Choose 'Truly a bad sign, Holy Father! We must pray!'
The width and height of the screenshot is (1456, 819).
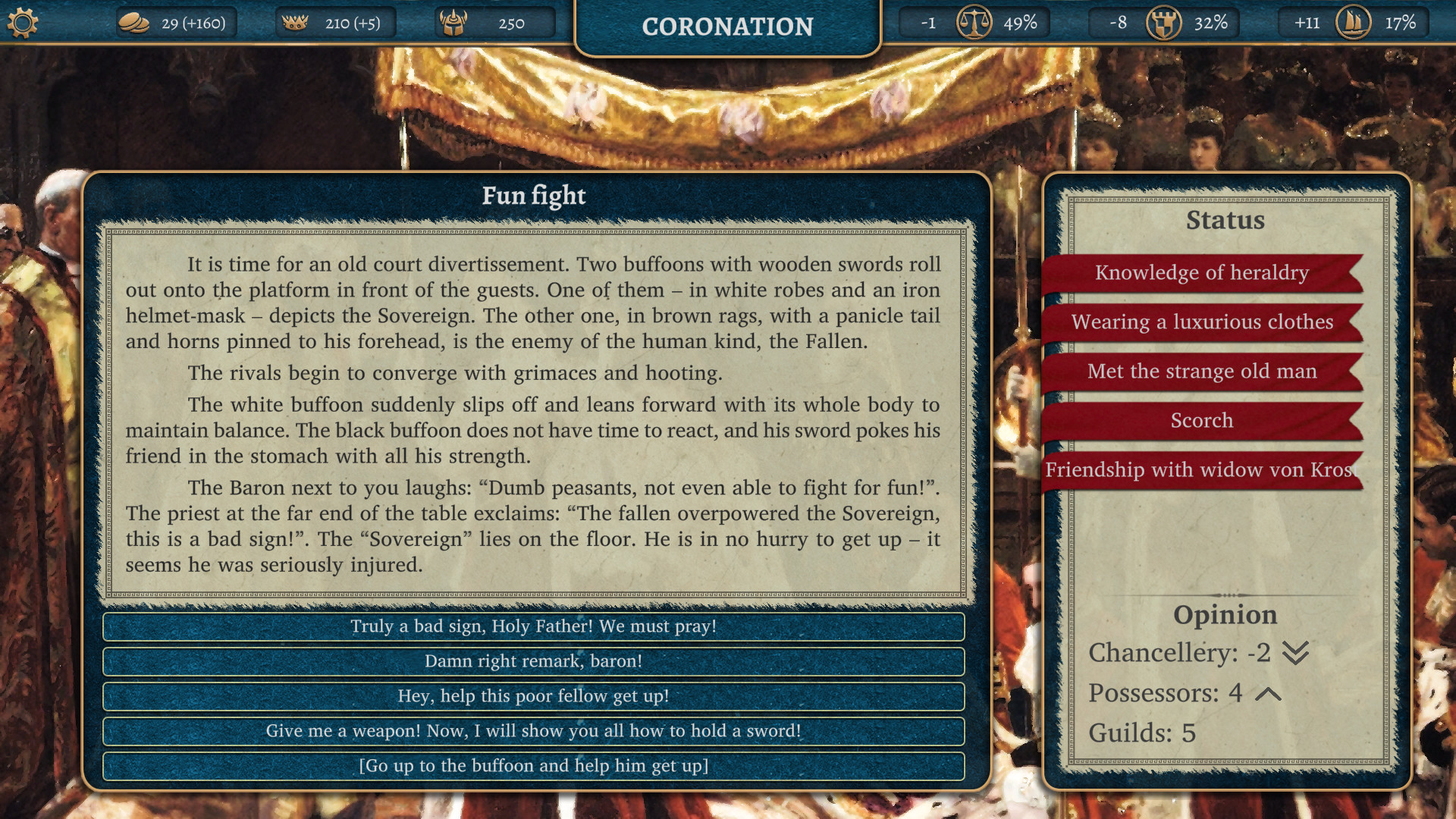click(532, 627)
